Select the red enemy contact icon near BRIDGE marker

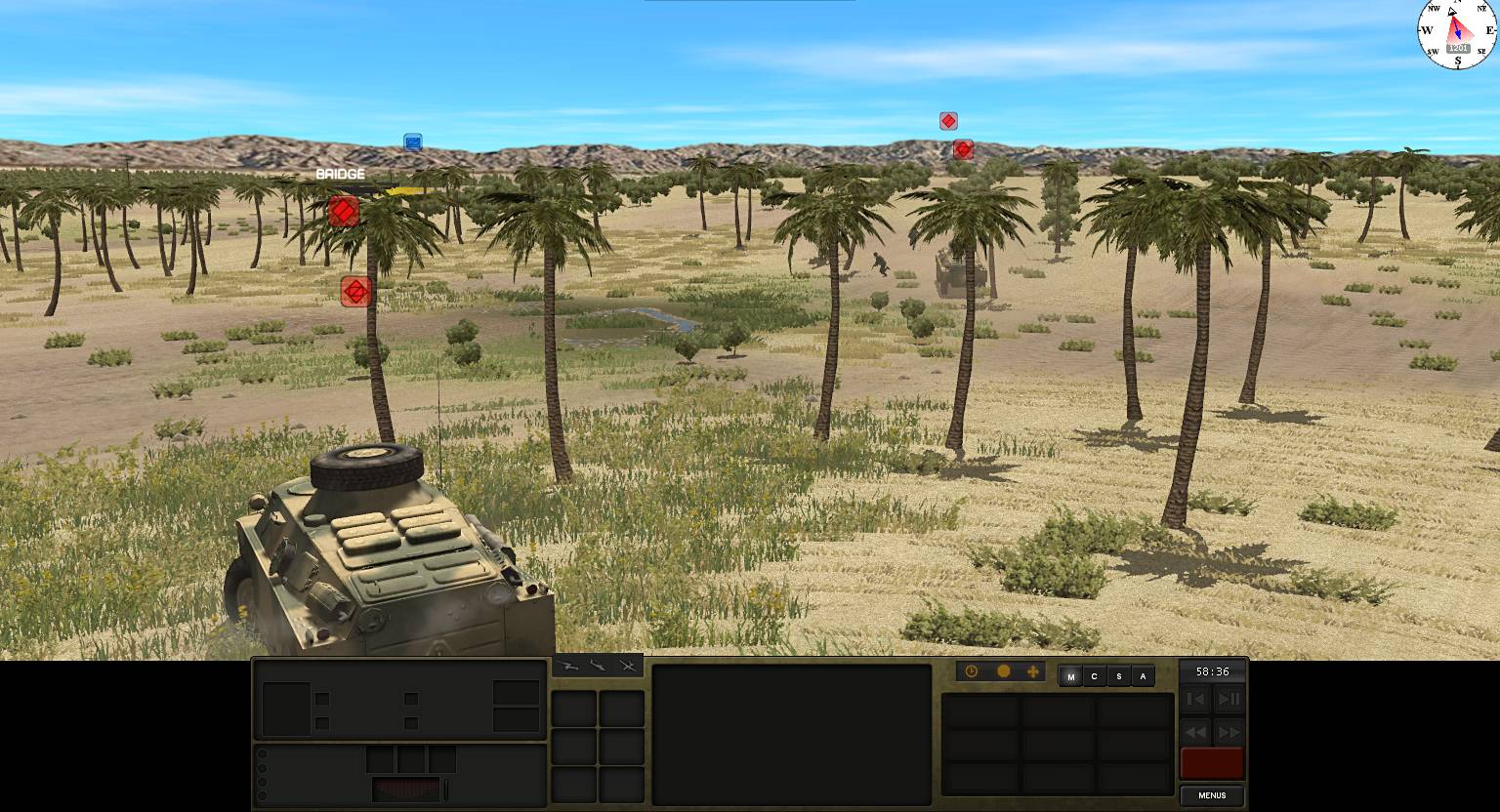[x=343, y=211]
